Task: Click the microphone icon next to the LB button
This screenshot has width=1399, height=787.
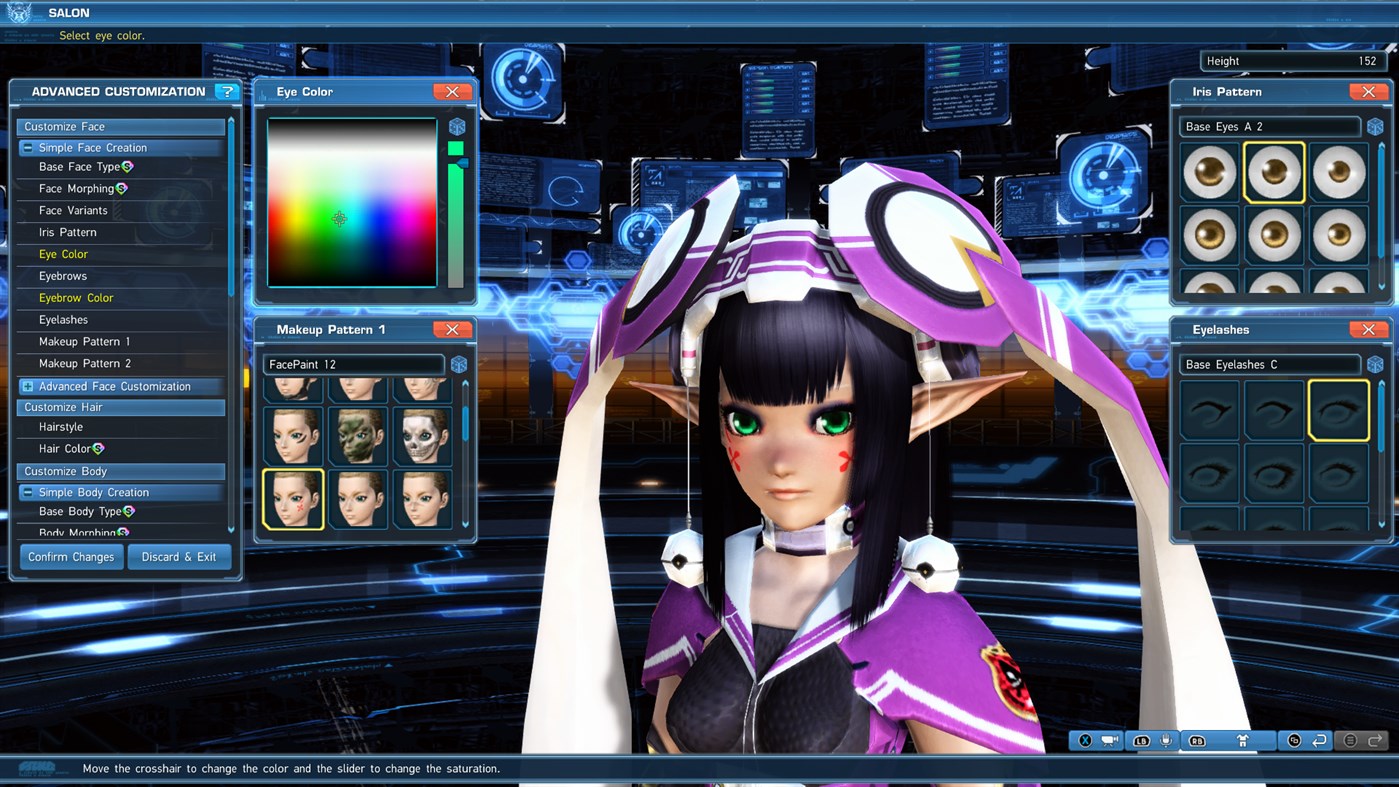Action: tap(1166, 740)
